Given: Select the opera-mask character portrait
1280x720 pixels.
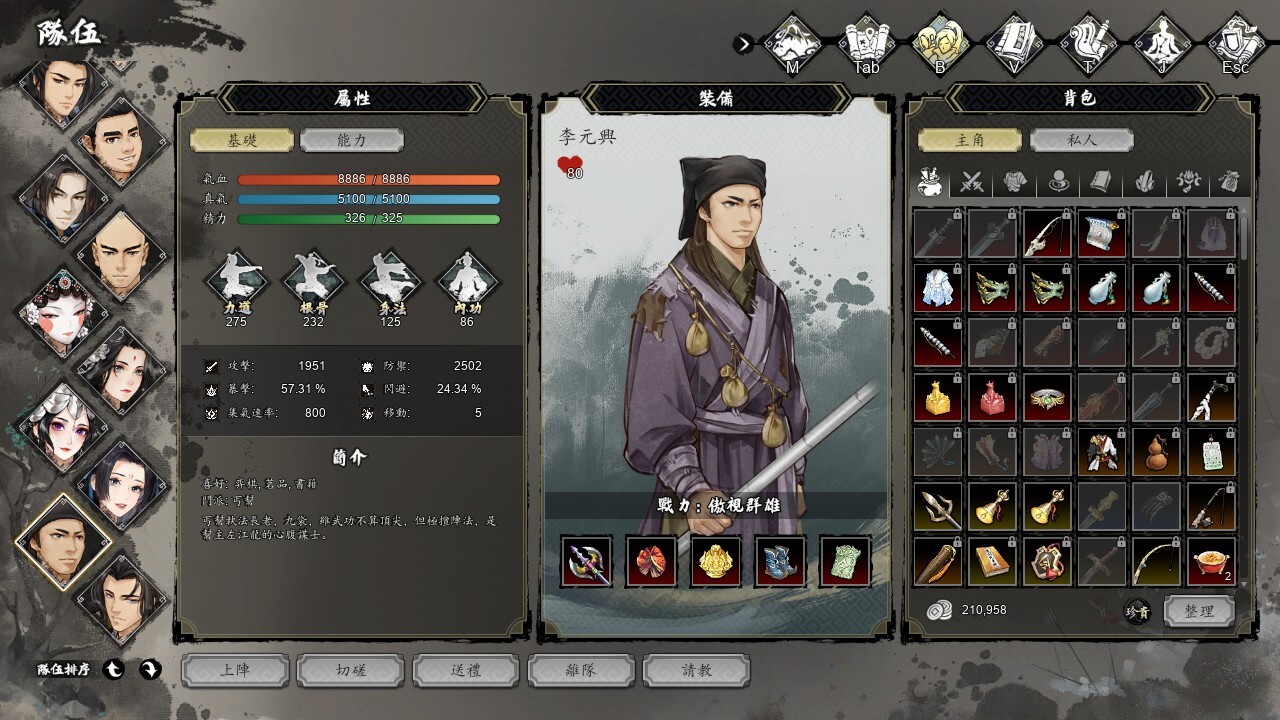Looking at the screenshot, I should (62, 310).
